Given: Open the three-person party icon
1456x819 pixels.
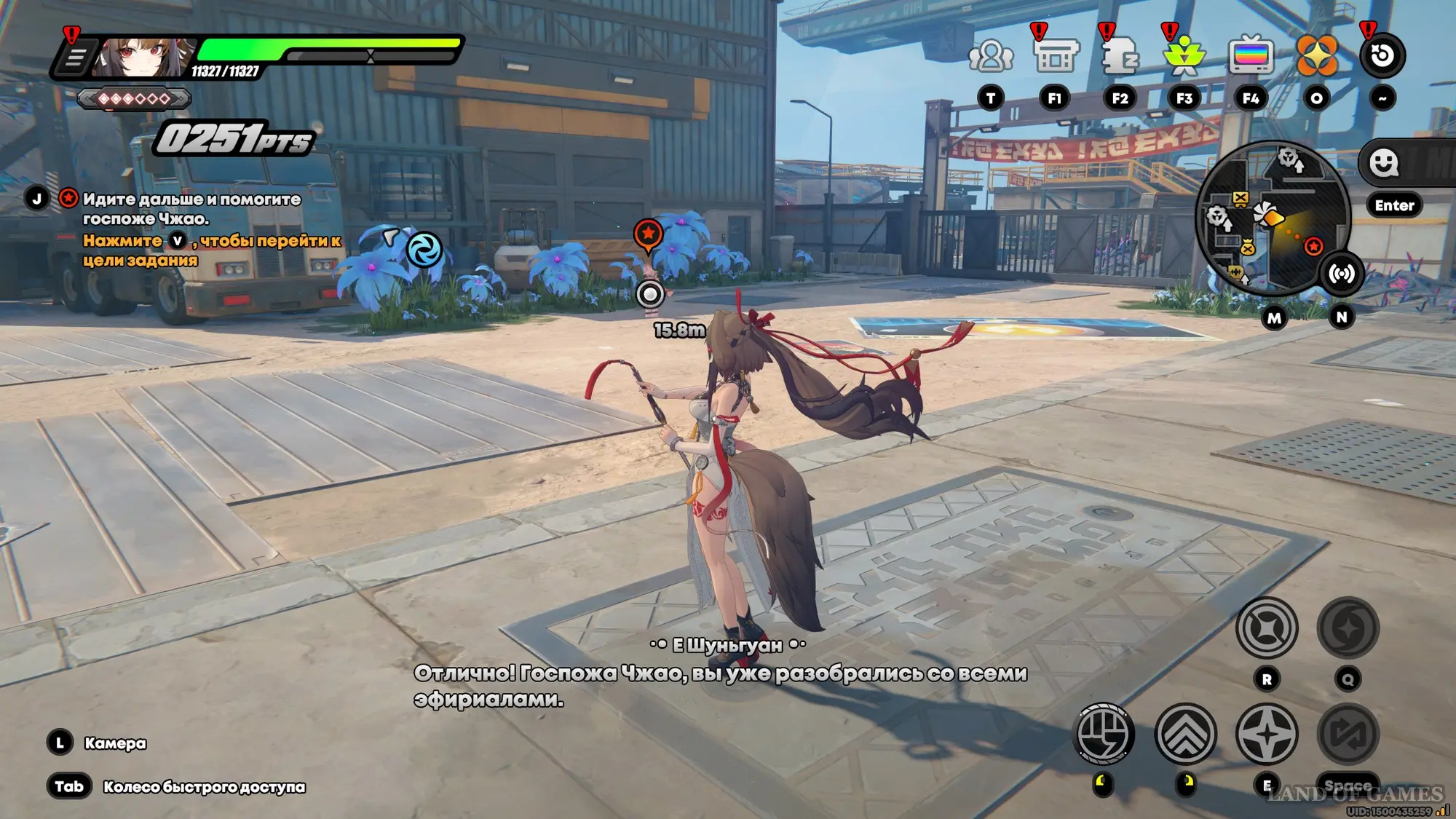Looking at the screenshot, I should click(x=990, y=56).
